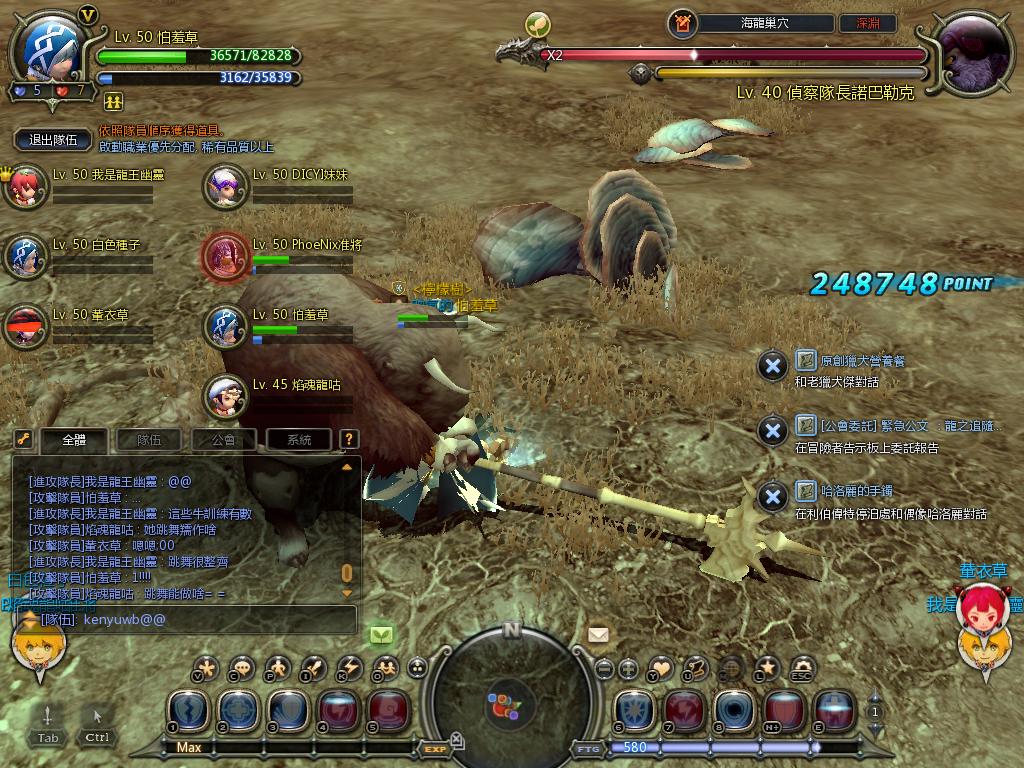This screenshot has height=768, width=1024.
Task: Switch to the 全體 chat tab
Action: 75,439
